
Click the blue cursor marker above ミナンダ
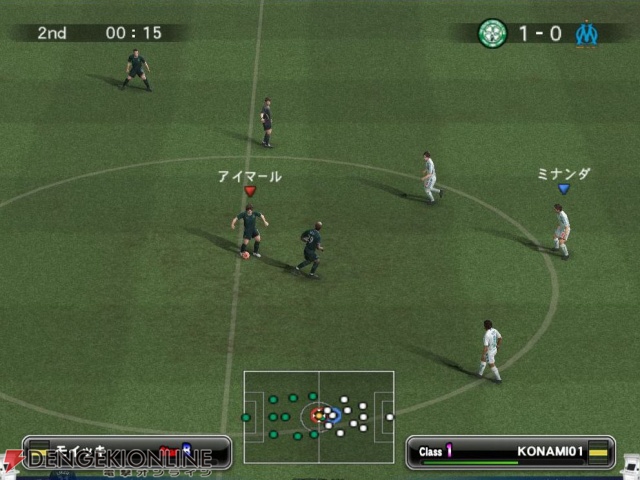click(563, 188)
